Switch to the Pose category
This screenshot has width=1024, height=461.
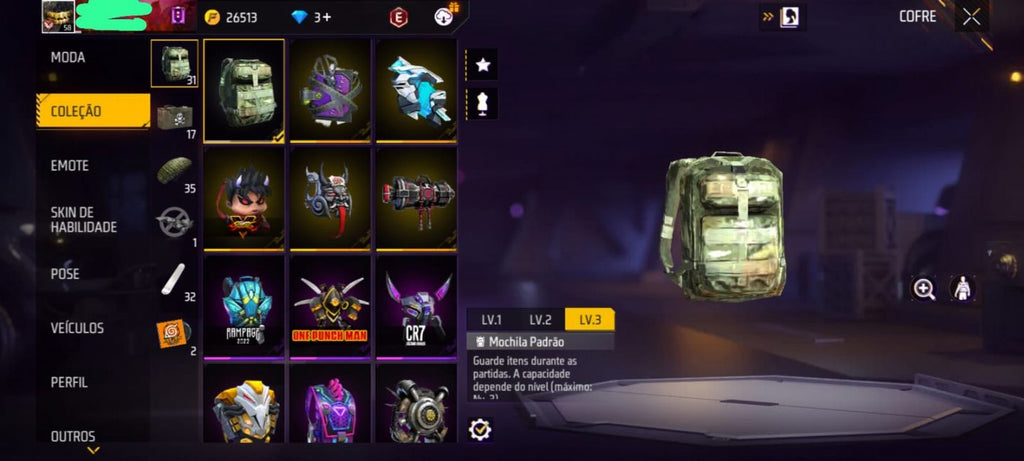click(65, 274)
